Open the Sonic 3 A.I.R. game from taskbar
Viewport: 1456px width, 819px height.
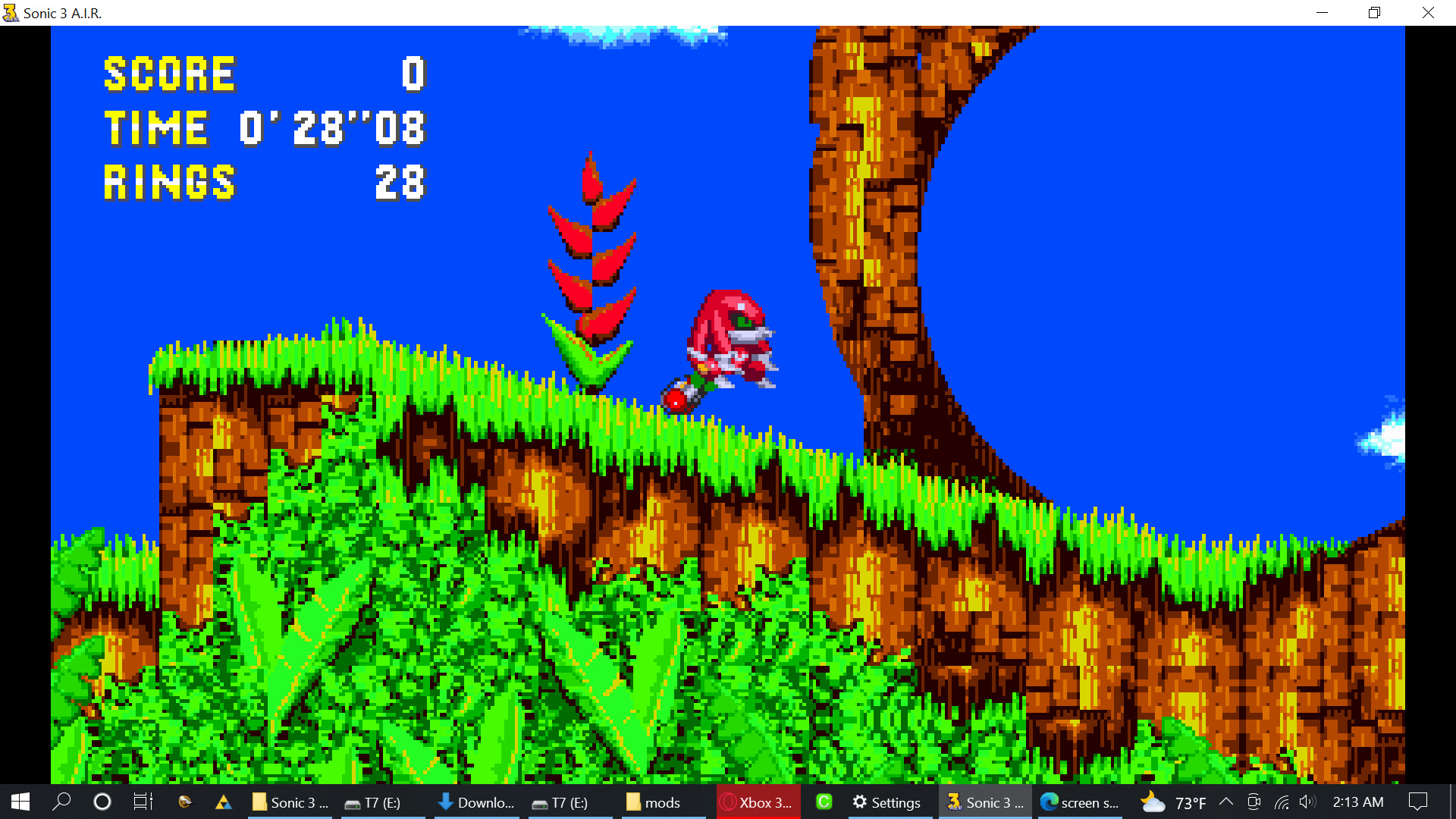[985, 802]
